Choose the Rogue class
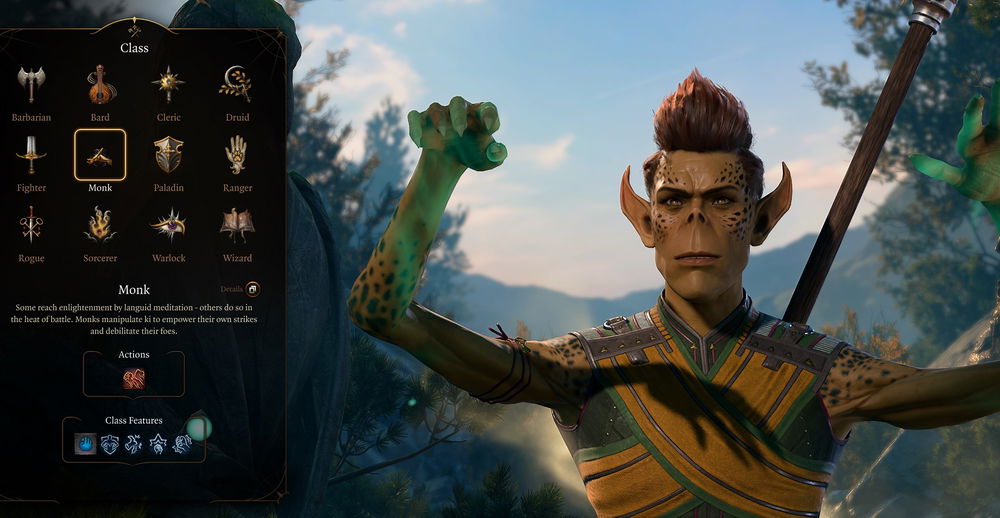The height and width of the screenshot is (518, 1000). click(32, 226)
